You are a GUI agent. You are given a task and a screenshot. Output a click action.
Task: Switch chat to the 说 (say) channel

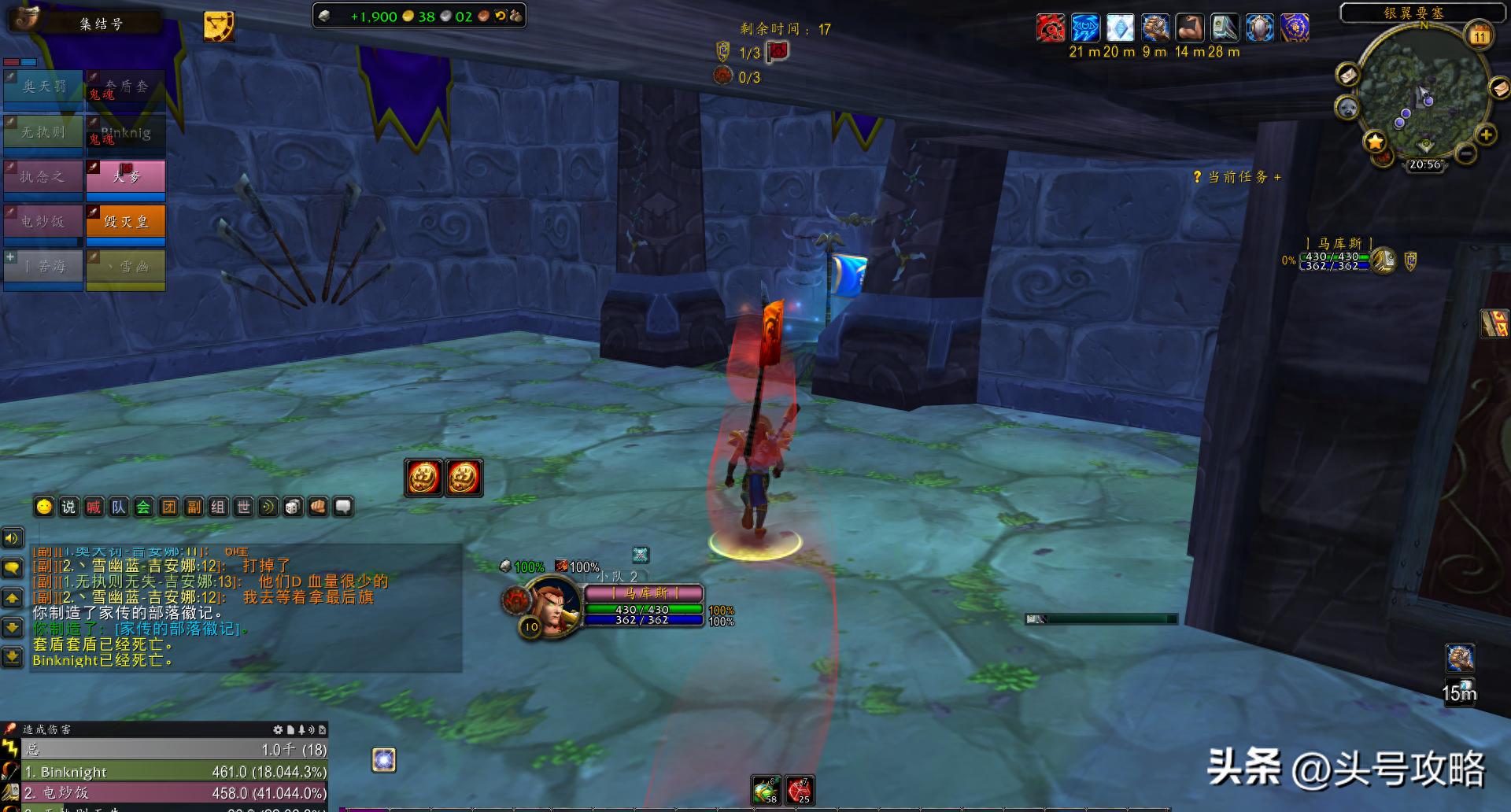tap(68, 507)
